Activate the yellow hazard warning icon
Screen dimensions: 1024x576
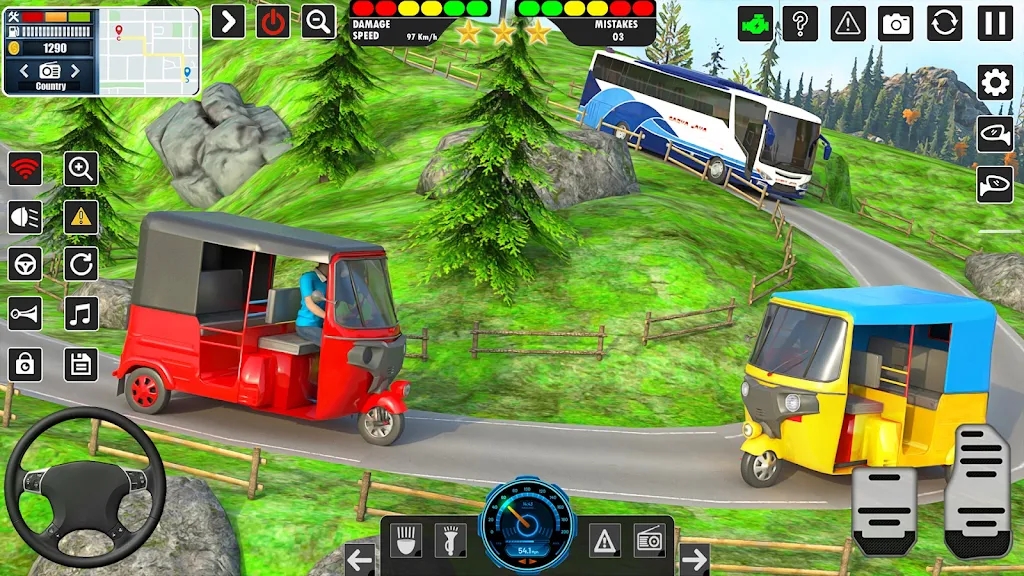(81, 216)
